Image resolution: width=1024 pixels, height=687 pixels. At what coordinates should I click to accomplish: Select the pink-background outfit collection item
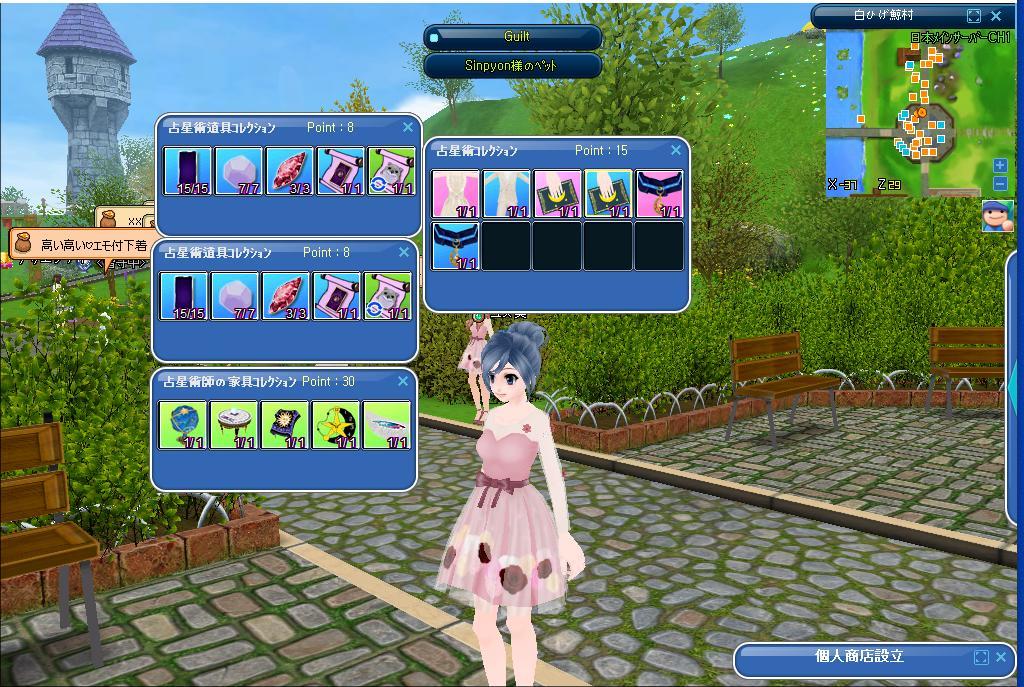457,194
